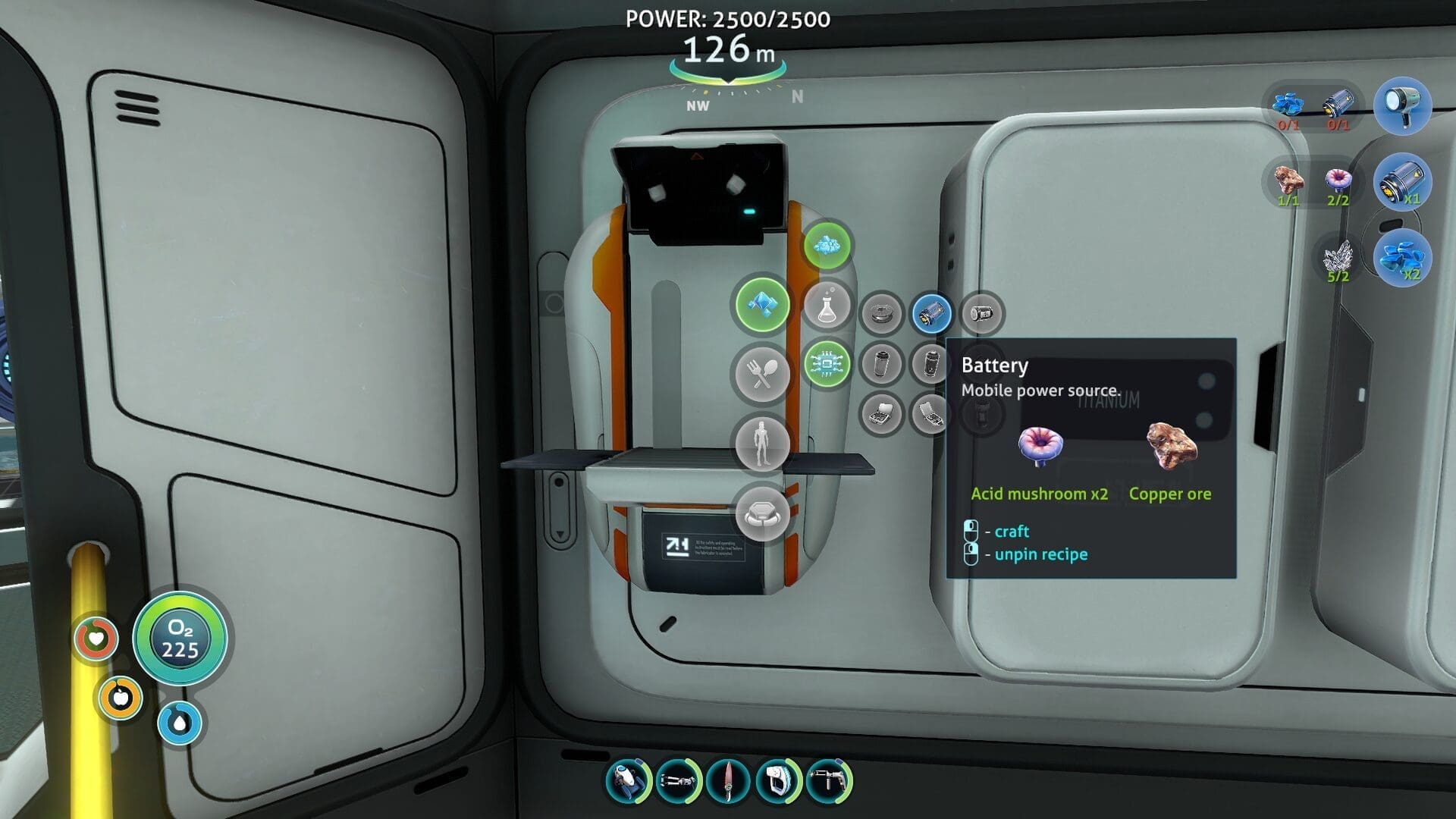Select the survival knife hotbar slot
This screenshot has width=1456, height=819.
(x=728, y=780)
